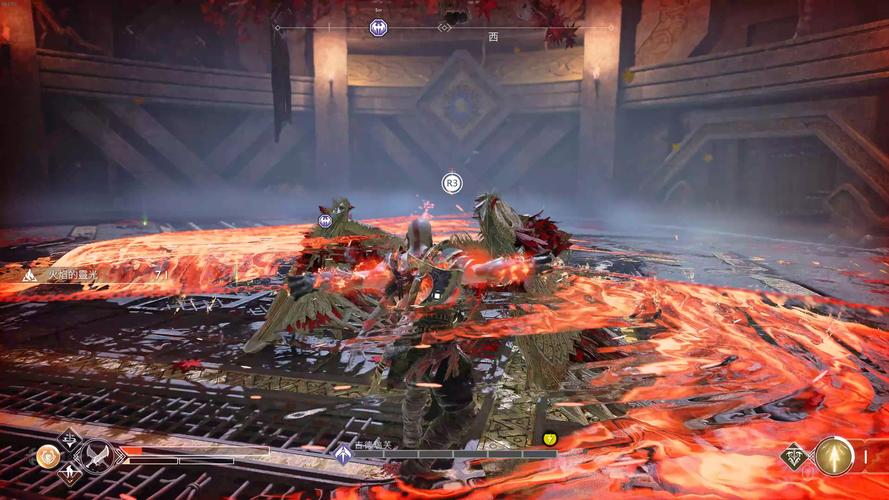Activate the lower diamond weapon slot
This screenshot has width=889, height=500.
(70, 474)
